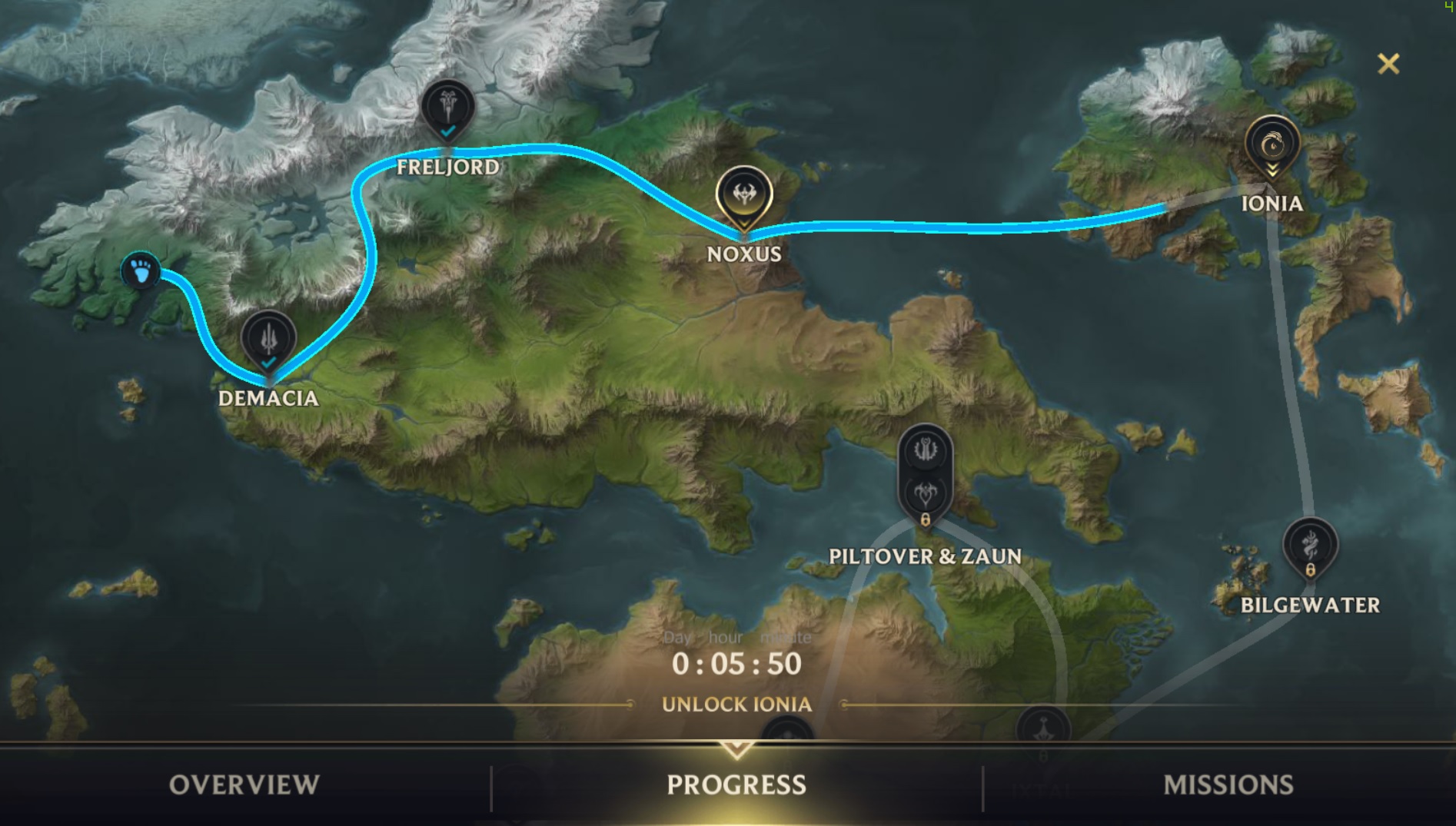Select the Demacia region marker
The image size is (1456, 826).
coord(268,340)
